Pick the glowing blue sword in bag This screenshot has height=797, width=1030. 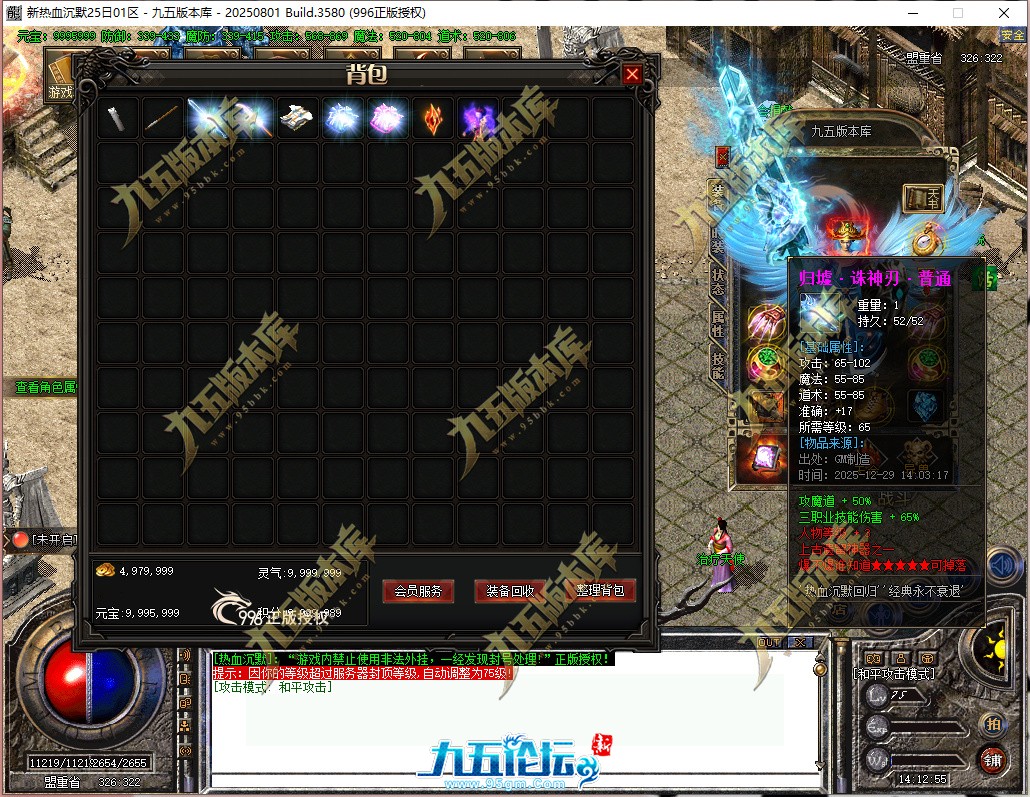click(x=209, y=118)
